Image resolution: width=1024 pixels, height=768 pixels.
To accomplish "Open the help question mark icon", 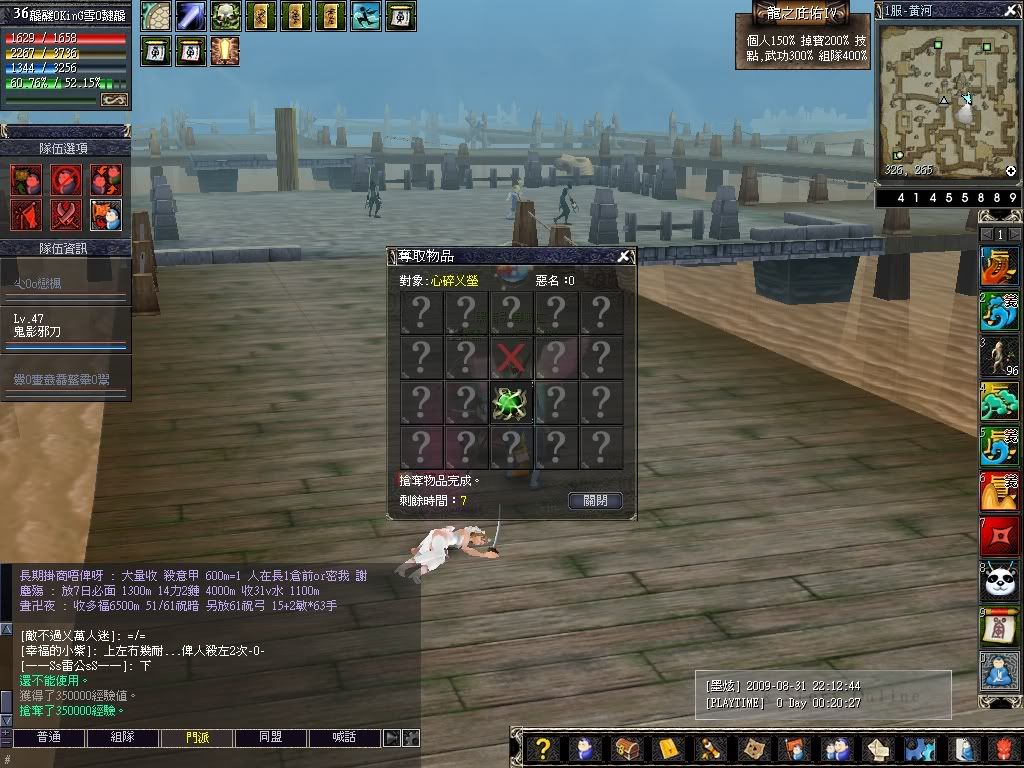I will click(x=542, y=748).
